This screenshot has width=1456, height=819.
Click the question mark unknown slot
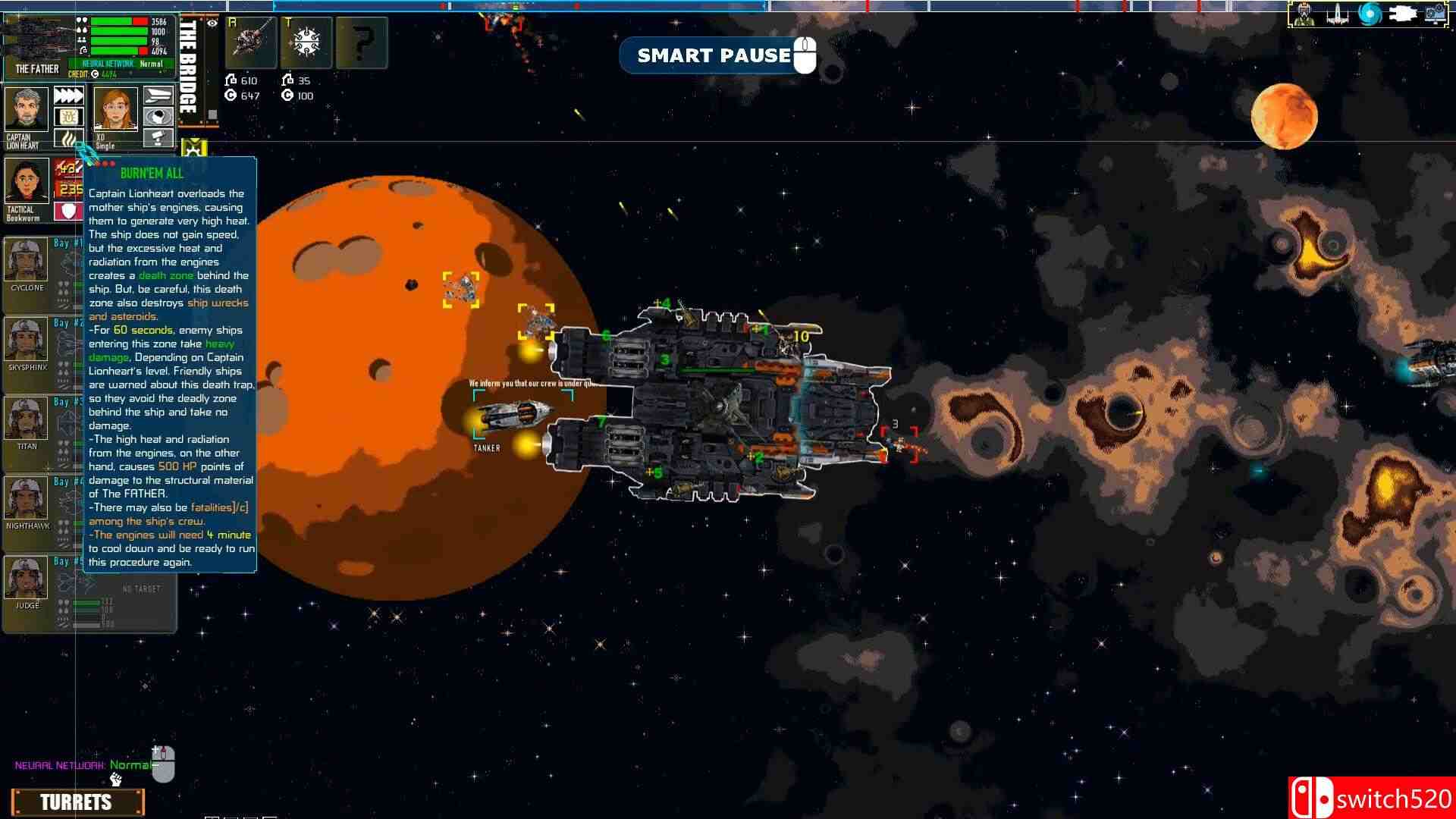pos(362,42)
